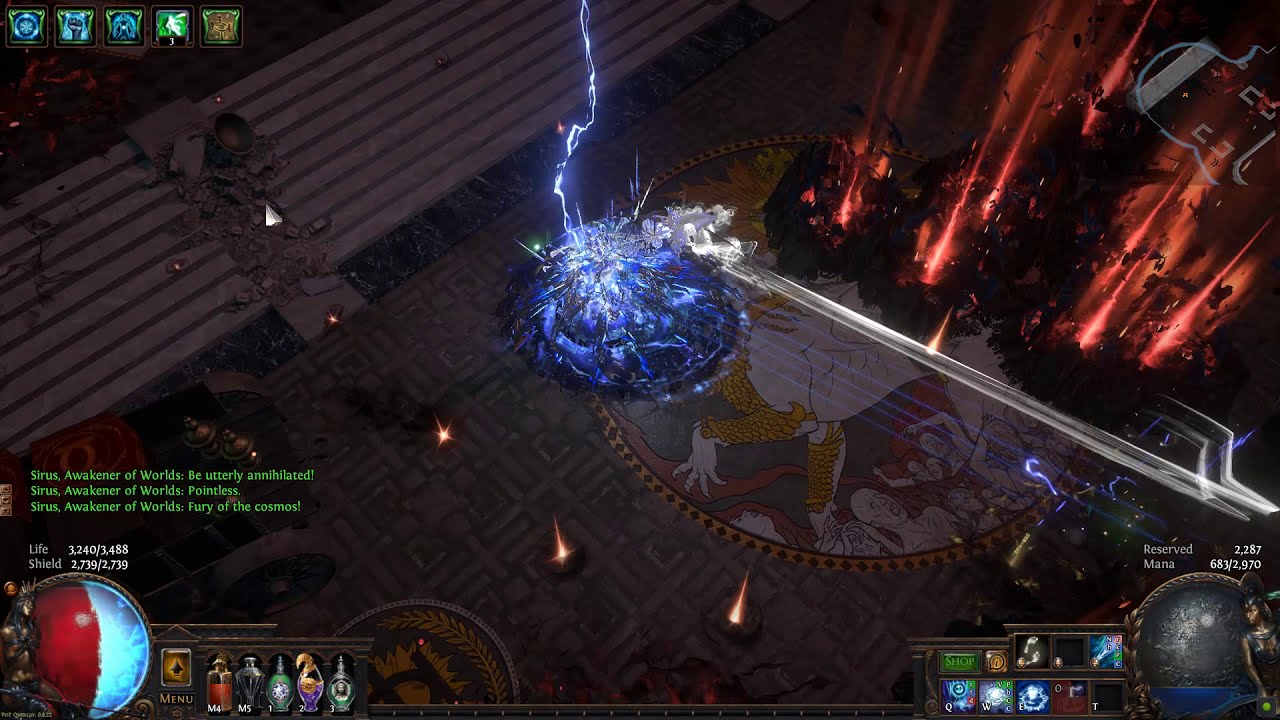The width and height of the screenshot is (1280, 720).
Task: Activate the Q skill on the bar
Action: tap(958, 695)
